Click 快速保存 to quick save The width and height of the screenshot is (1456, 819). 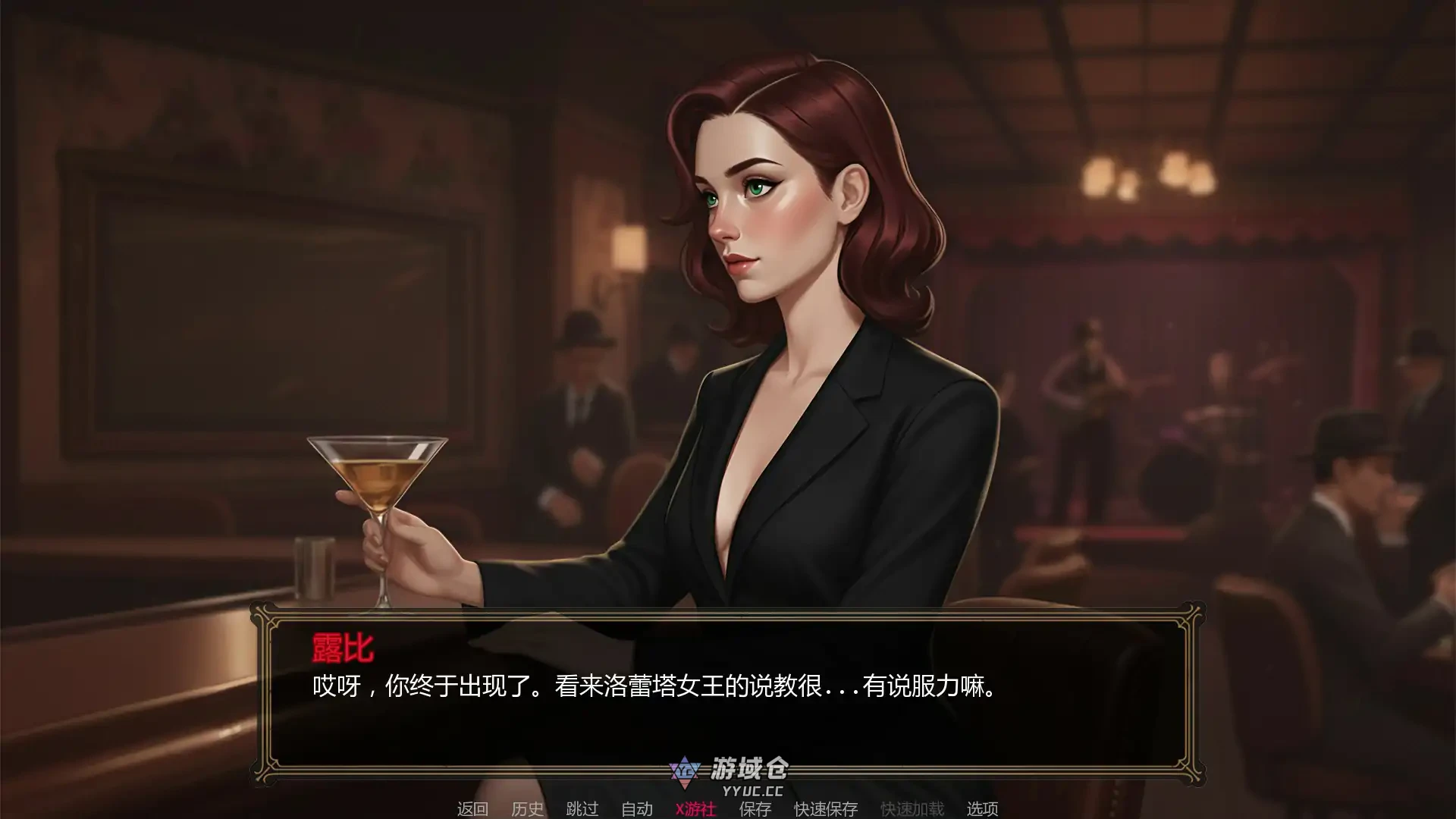pyautogui.click(x=827, y=809)
